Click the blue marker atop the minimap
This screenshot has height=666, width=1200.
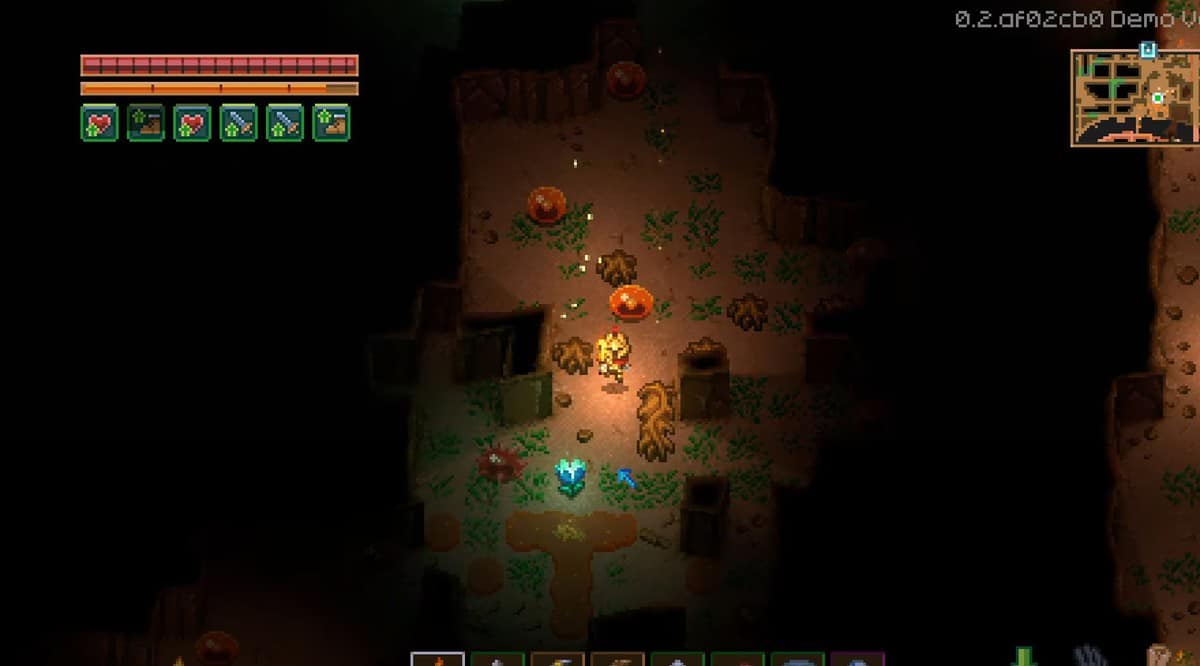click(x=1148, y=48)
